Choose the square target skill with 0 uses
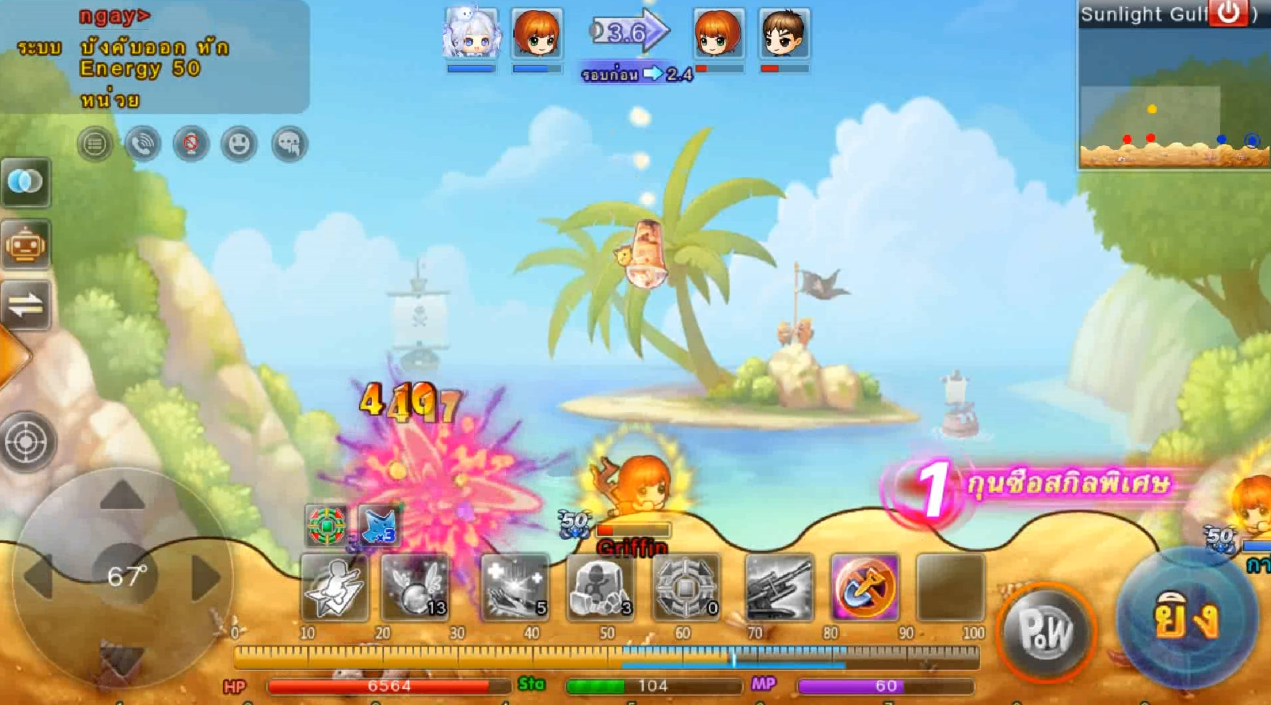Viewport: 1271px width, 705px height. click(686, 588)
